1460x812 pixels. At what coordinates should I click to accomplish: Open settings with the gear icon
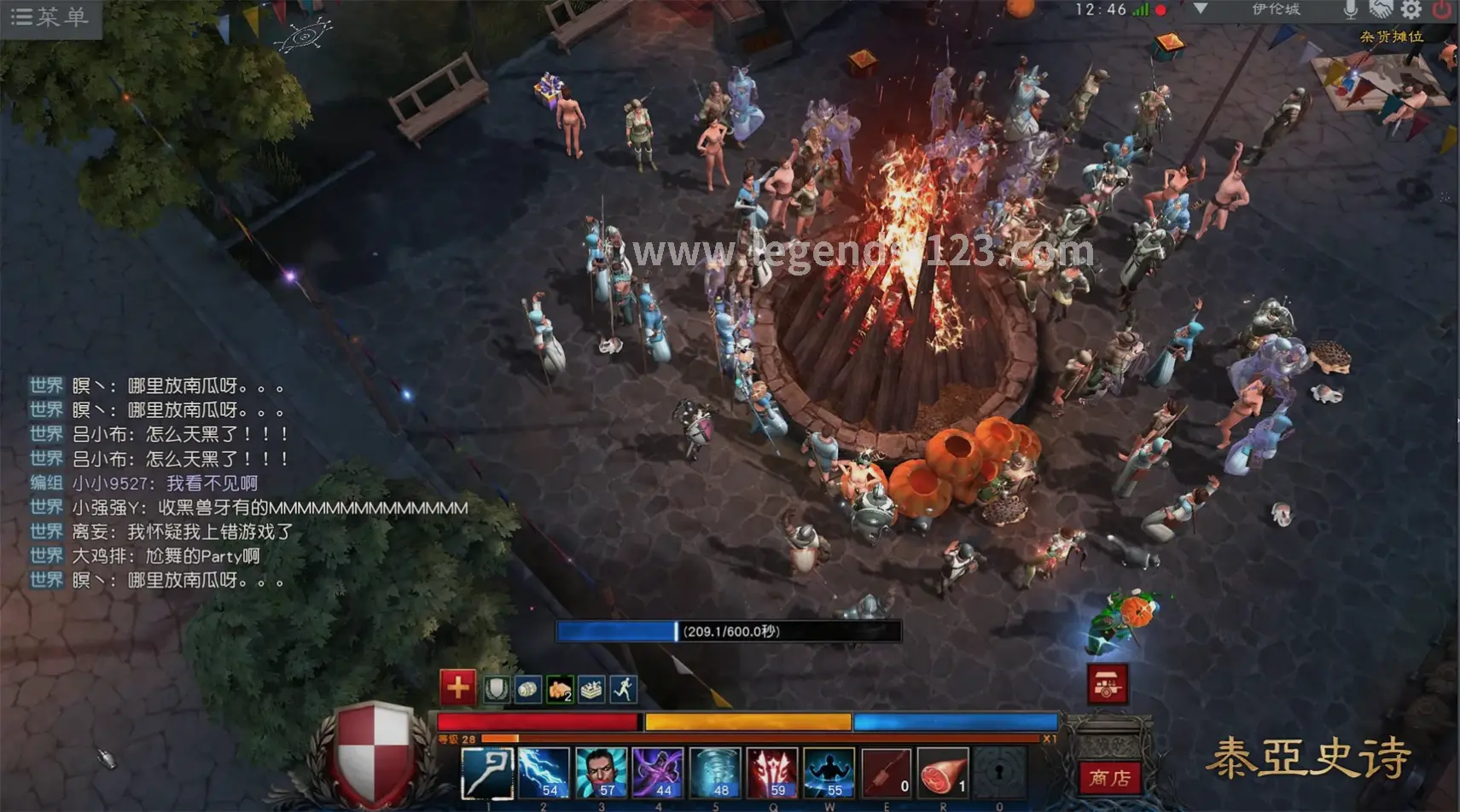[1411, 10]
